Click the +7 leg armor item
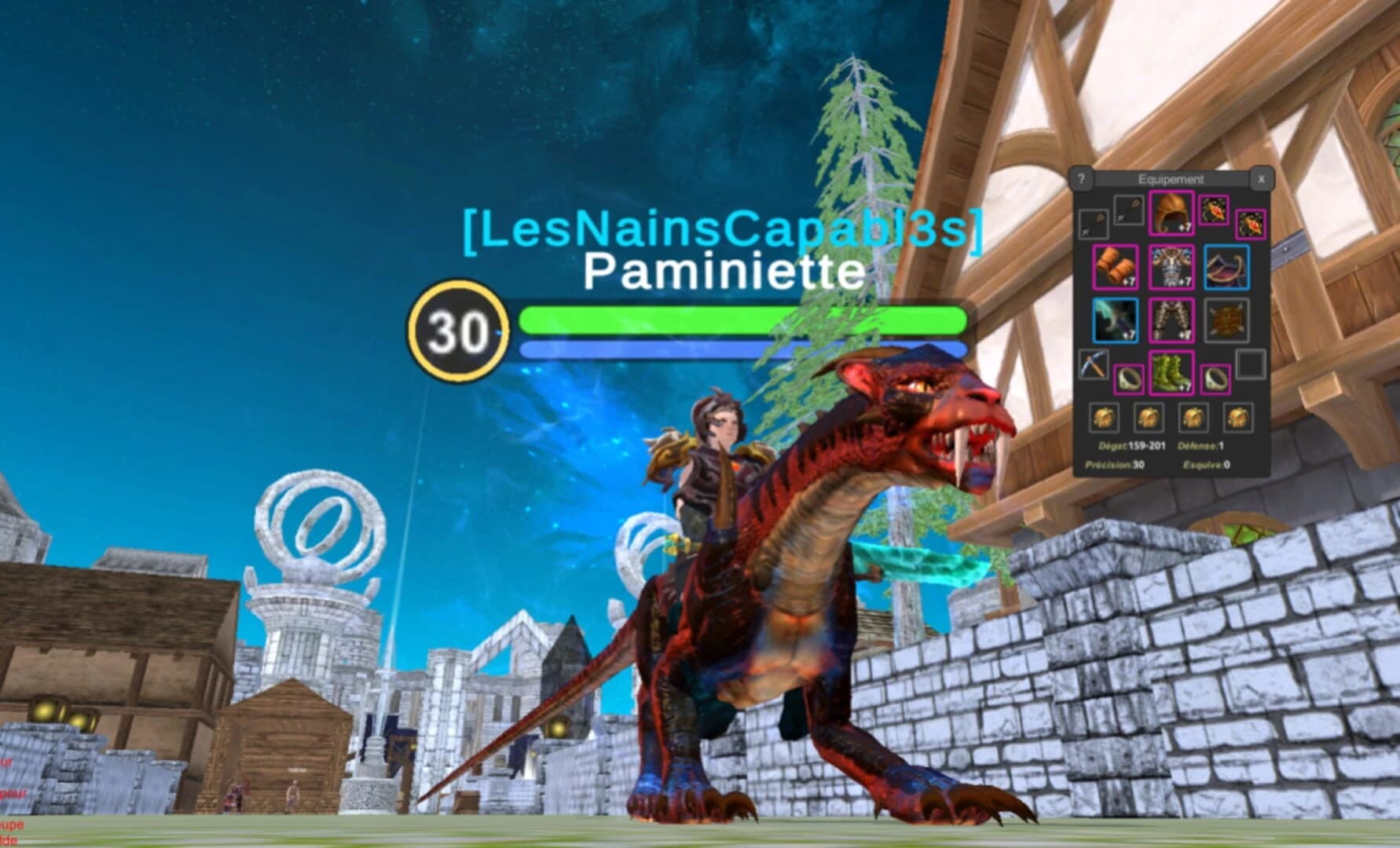Viewport: 1400px width, 848px height. click(1171, 319)
